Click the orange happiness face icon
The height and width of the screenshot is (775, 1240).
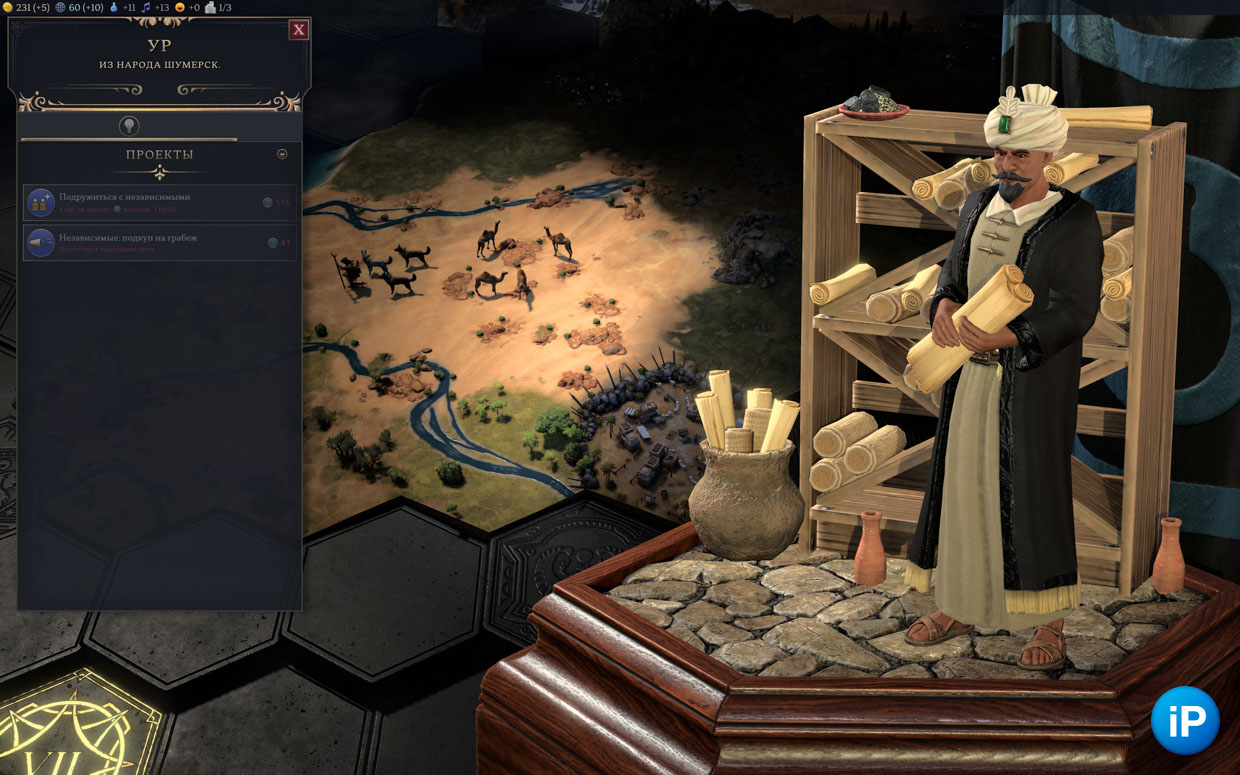180,7
